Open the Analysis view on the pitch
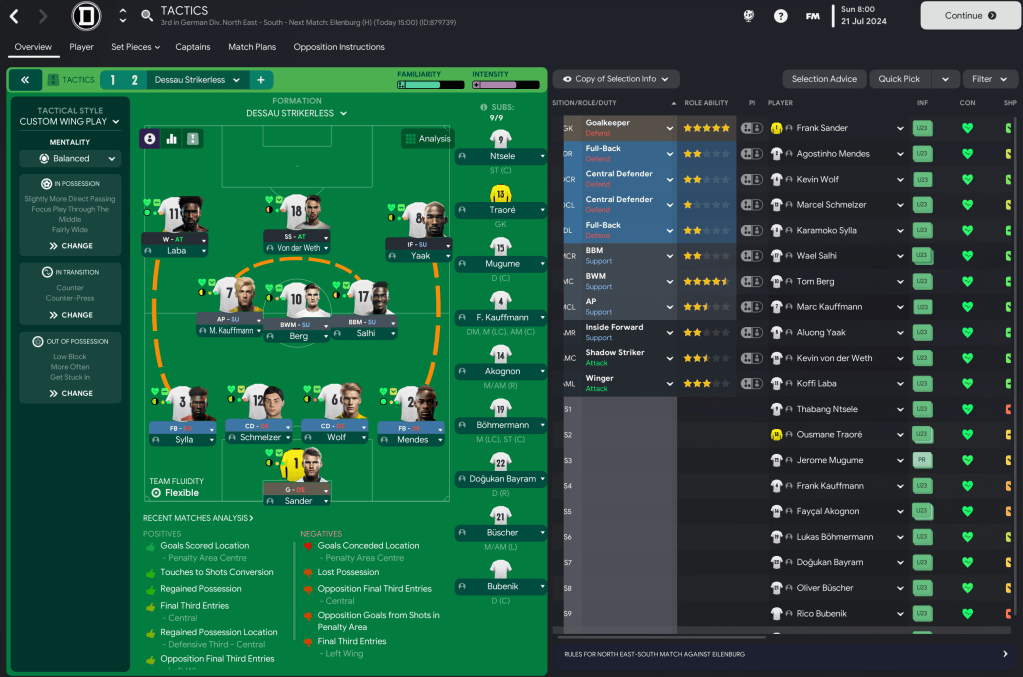Screen dimensions: 1023x677 [427, 139]
